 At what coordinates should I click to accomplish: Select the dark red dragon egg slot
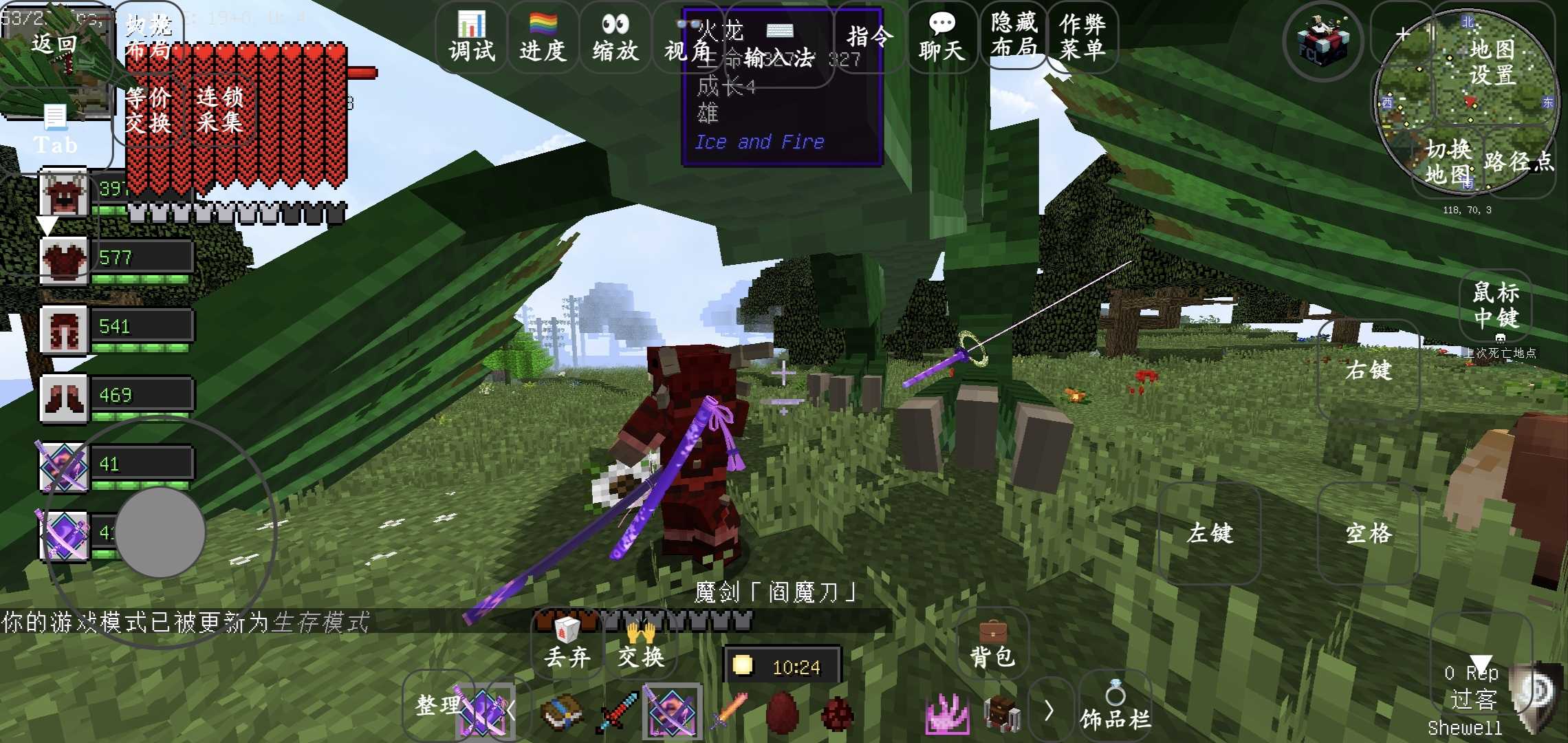pyautogui.click(x=783, y=712)
